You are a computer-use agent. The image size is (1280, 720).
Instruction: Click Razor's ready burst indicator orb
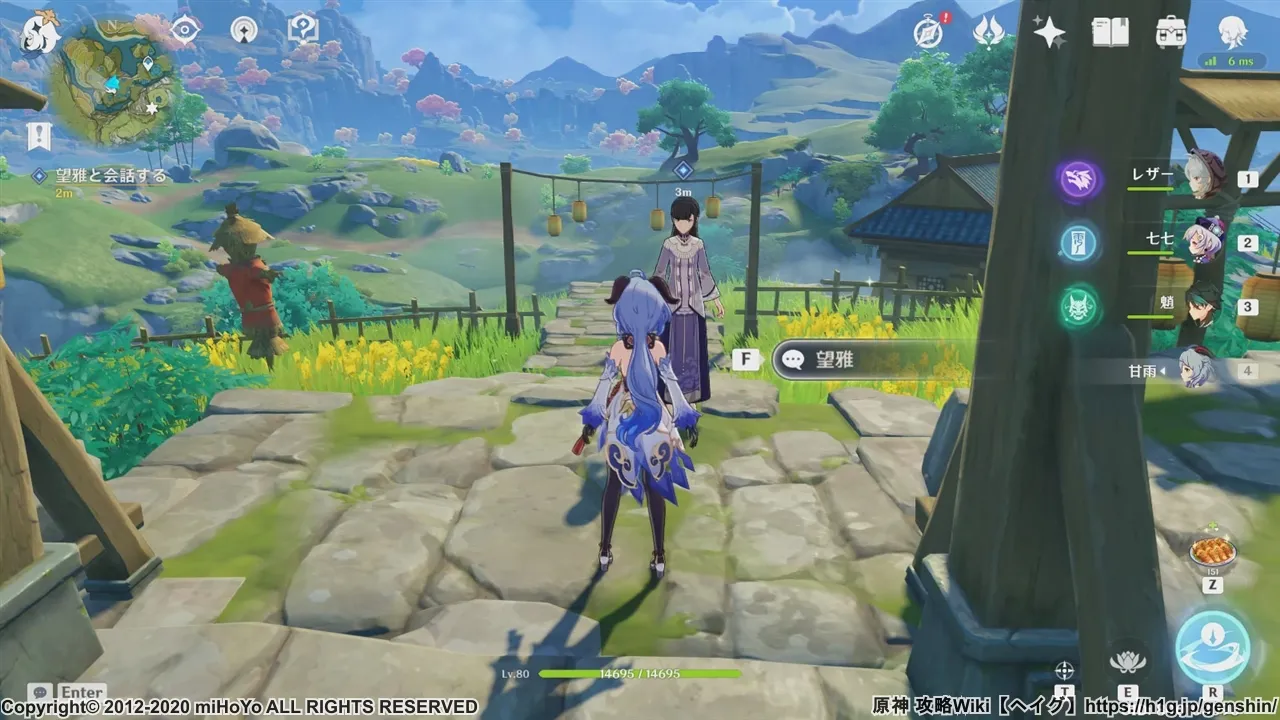(1080, 178)
